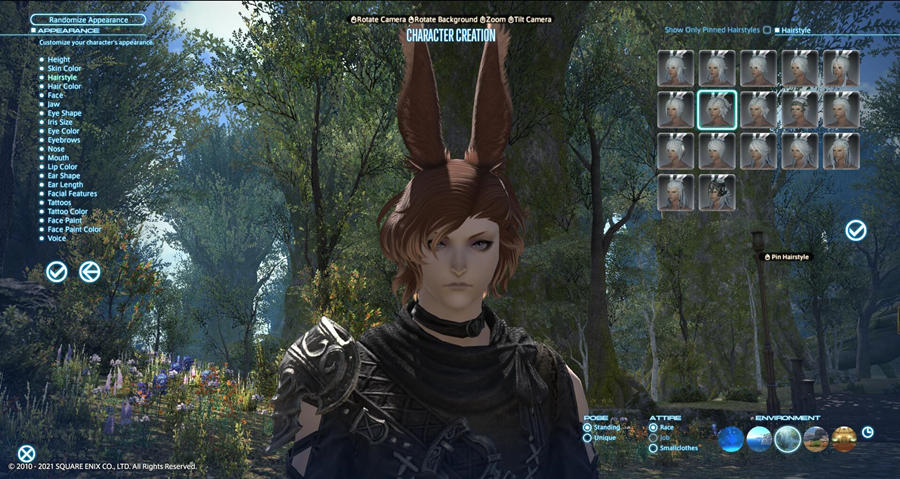900x479 pixels.
Task: Select Skin Color from the appearance list
Action: tap(65, 68)
